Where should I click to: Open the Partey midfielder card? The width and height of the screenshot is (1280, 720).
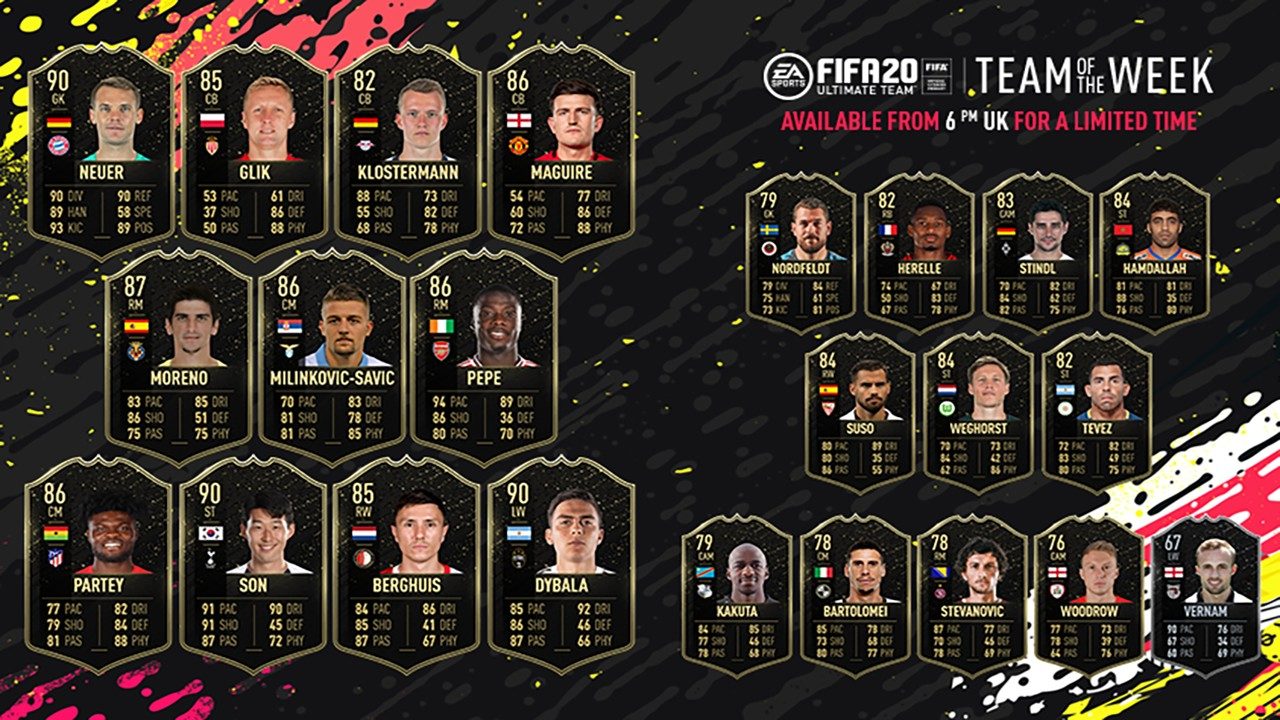tap(99, 563)
